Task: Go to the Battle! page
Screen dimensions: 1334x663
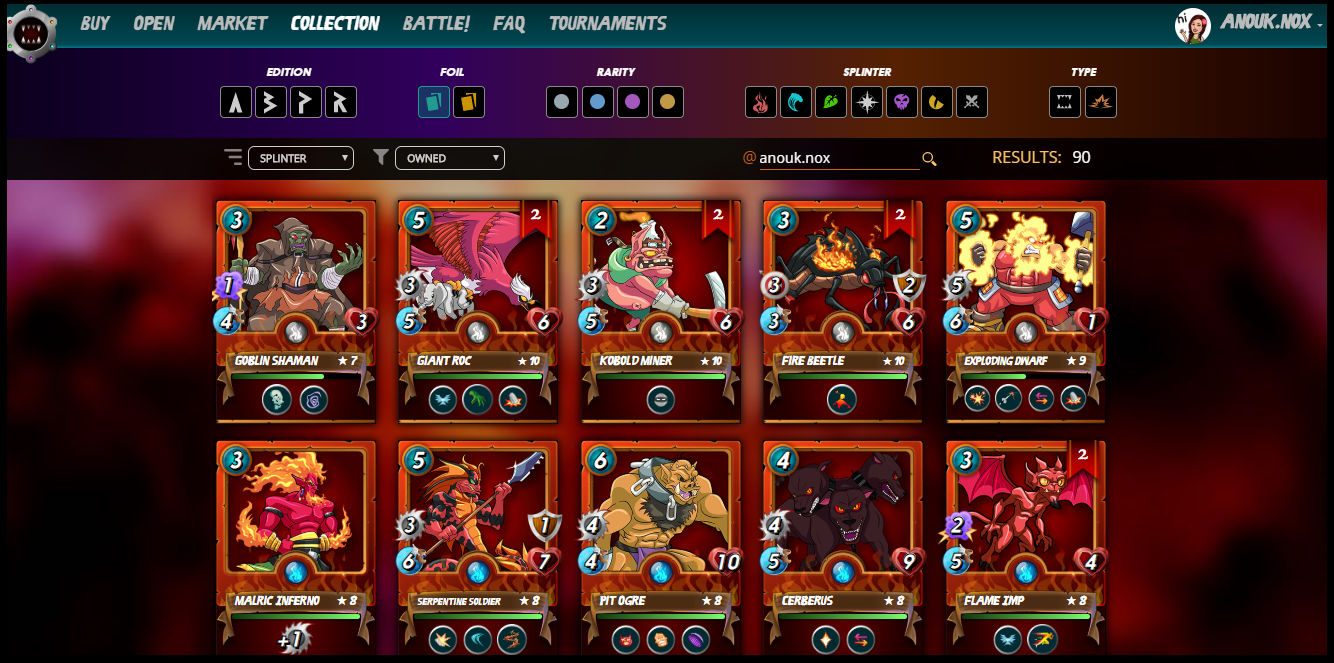Action: [x=436, y=23]
